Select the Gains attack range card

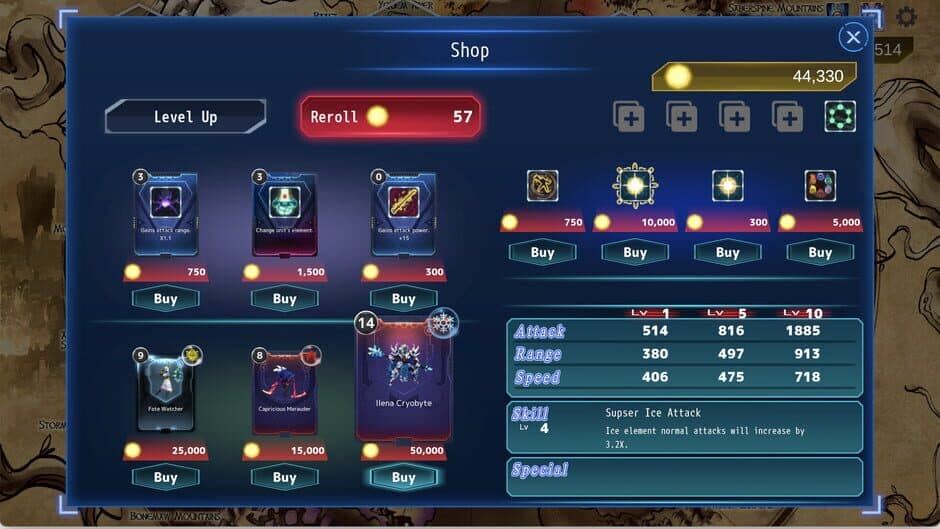[165, 215]
